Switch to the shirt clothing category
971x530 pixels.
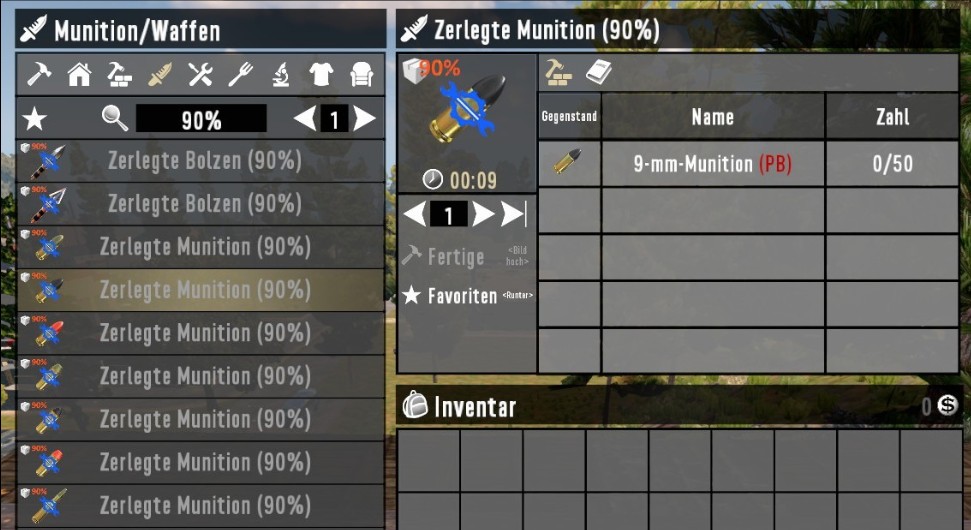pos(321,74)
